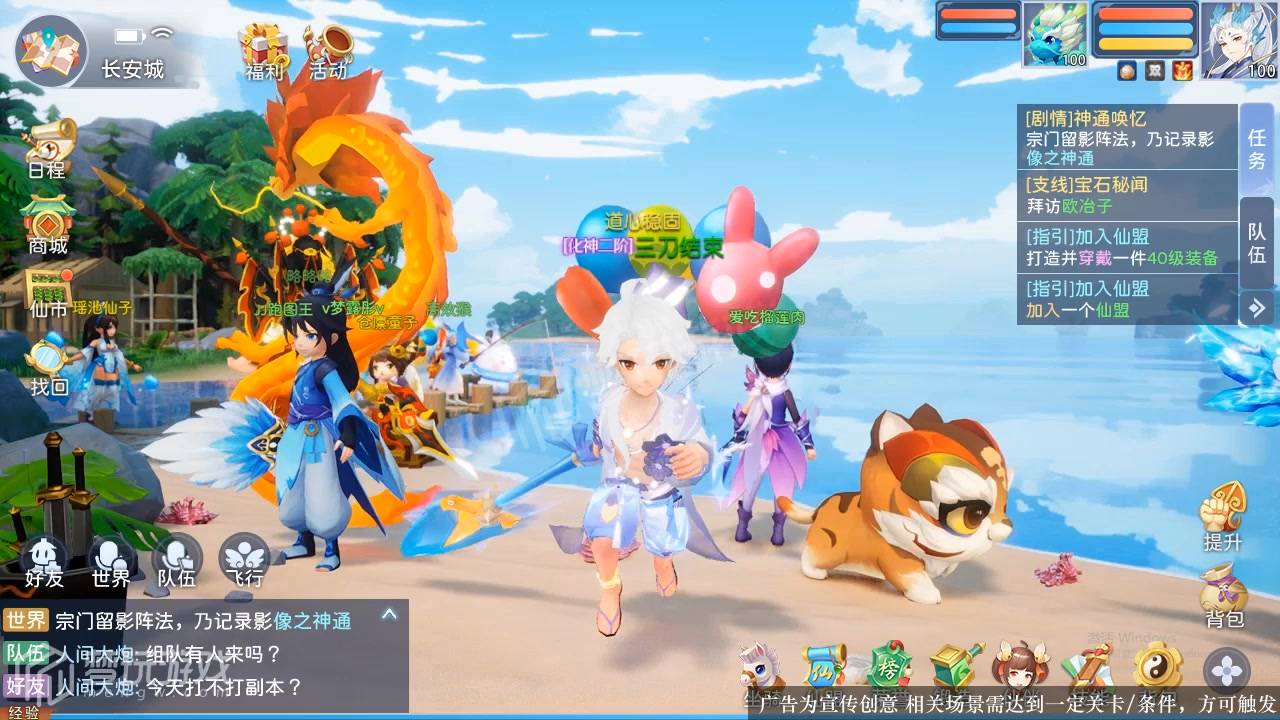The height and width of the screenshot is (720, 1280).
Task: Tap the 队伍 voice chat button
Action: 177,561
